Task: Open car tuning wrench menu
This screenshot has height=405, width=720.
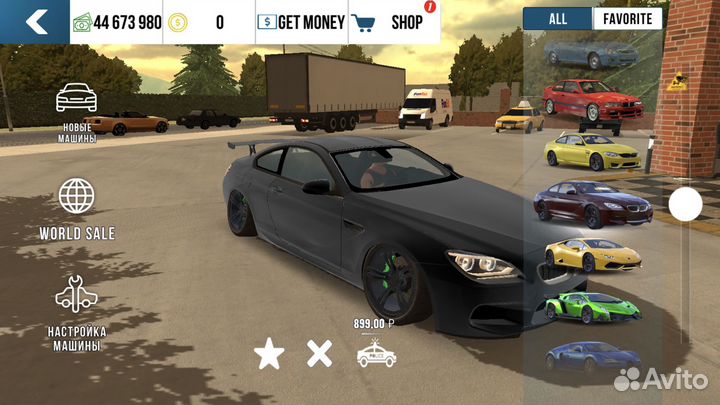Action: pyautogui.click(x=77, y=311)
